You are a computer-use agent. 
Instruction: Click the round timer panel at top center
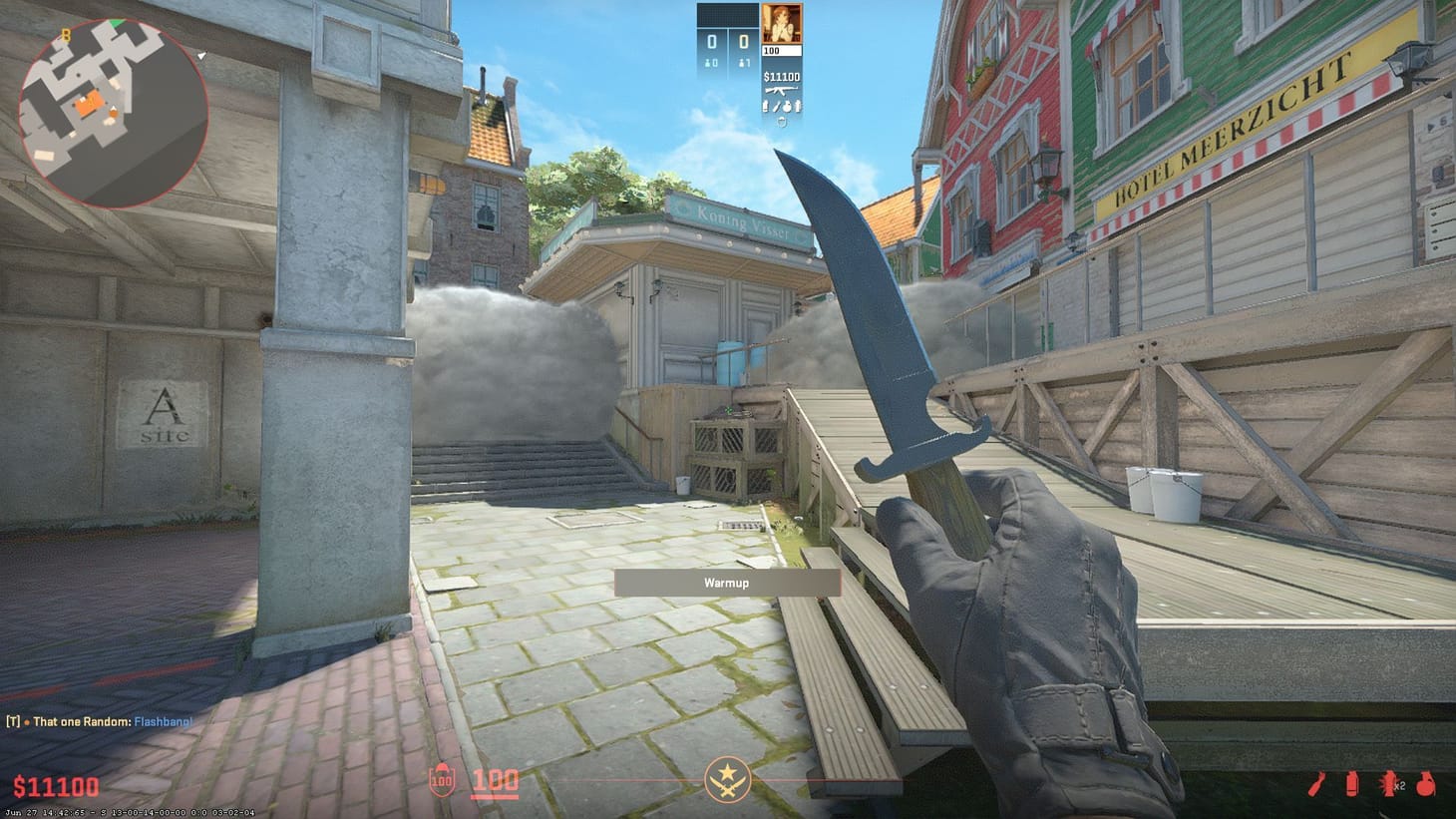(x=730, y=14)
